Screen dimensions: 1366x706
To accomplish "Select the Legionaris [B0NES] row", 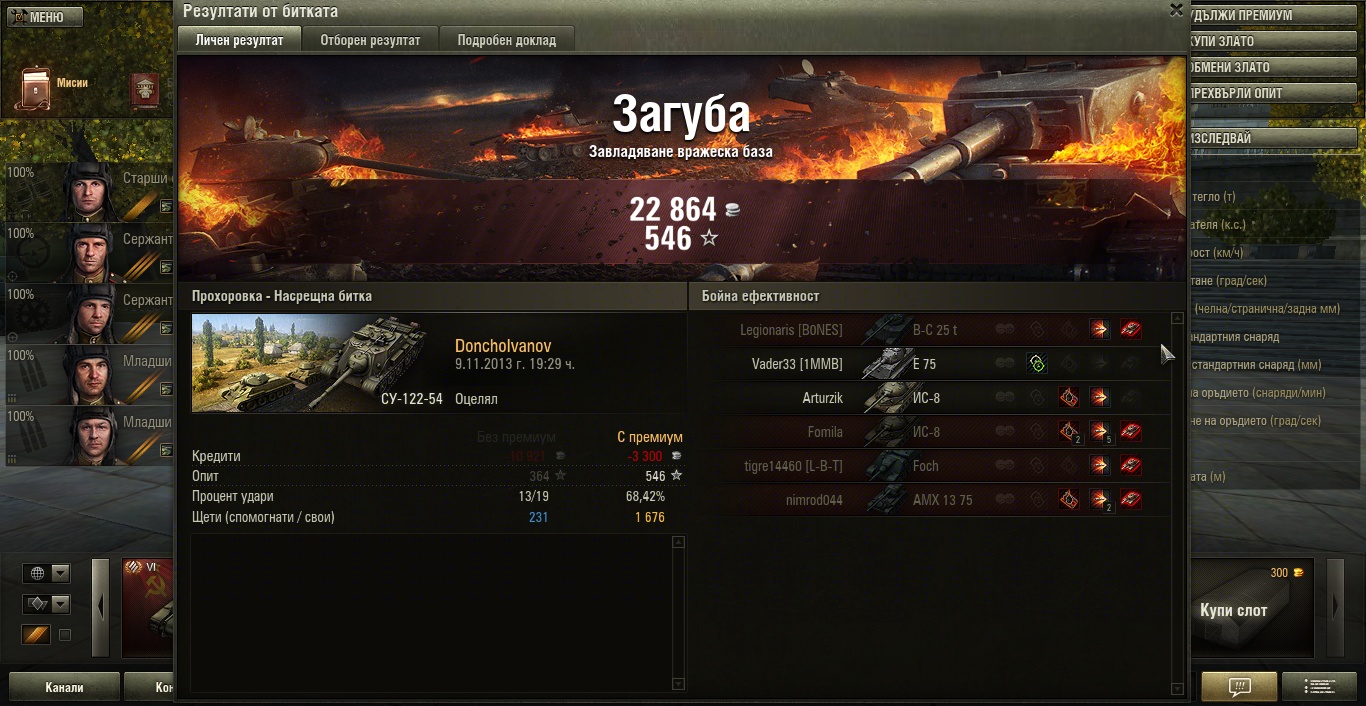I will (x=930, y=330).
